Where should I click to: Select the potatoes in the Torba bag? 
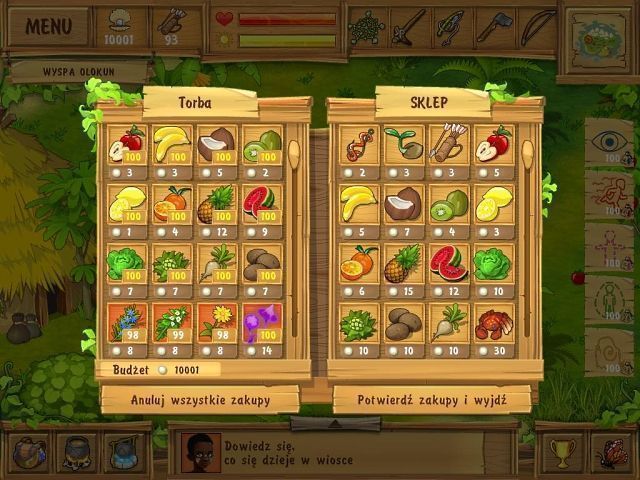[260, 264]
